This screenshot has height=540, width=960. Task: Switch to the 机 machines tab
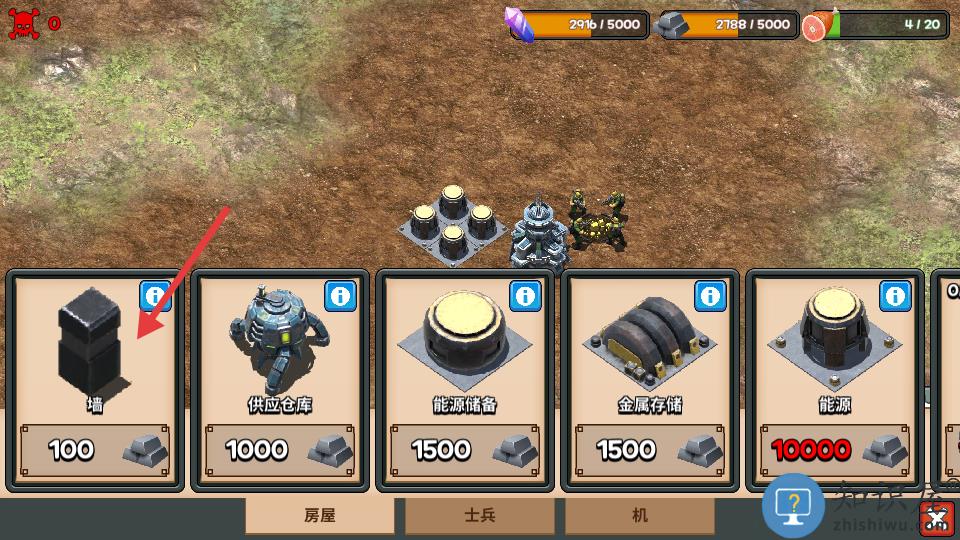[x=640, y=516]
